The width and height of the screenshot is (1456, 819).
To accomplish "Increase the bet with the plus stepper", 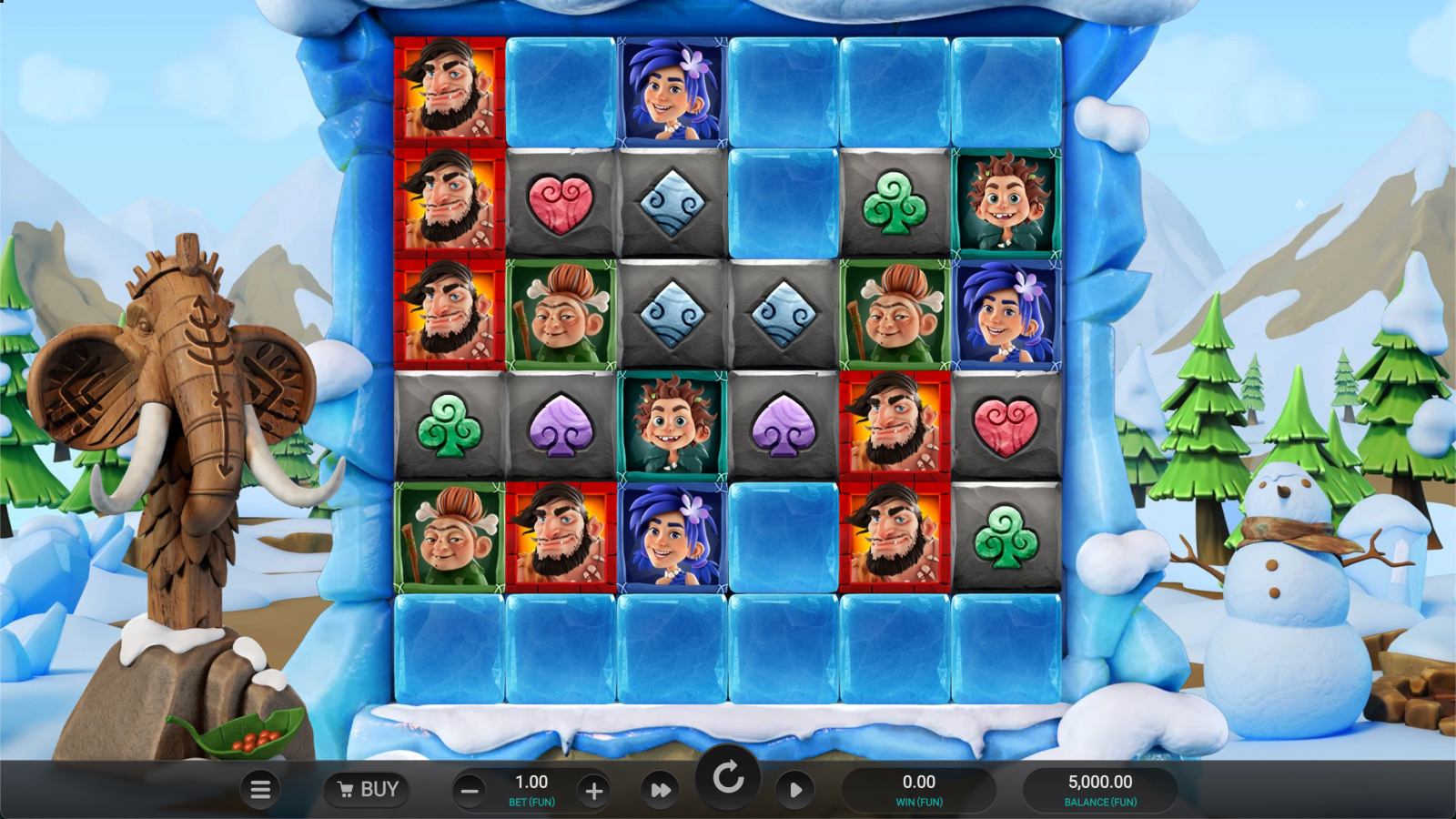I will click(x=594, y=789).
